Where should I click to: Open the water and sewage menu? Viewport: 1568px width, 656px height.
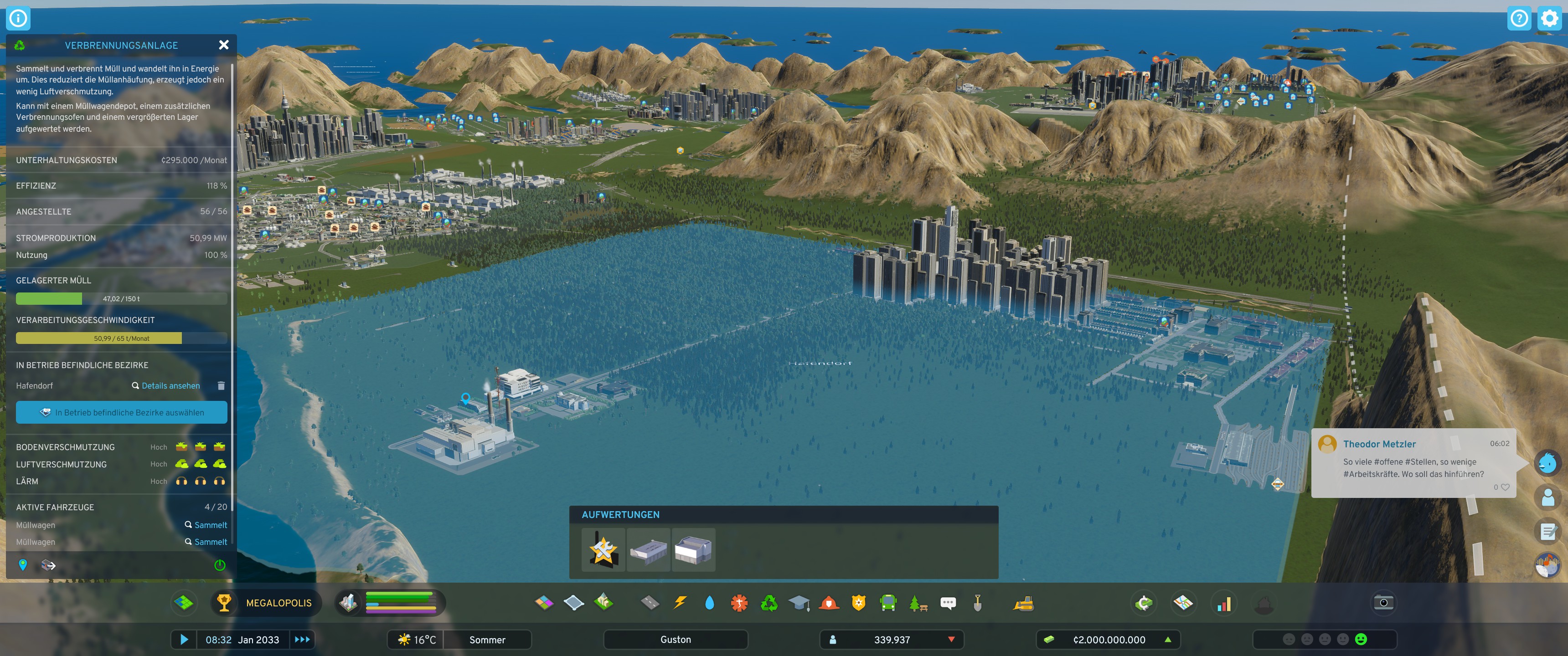tap(709, 603)
